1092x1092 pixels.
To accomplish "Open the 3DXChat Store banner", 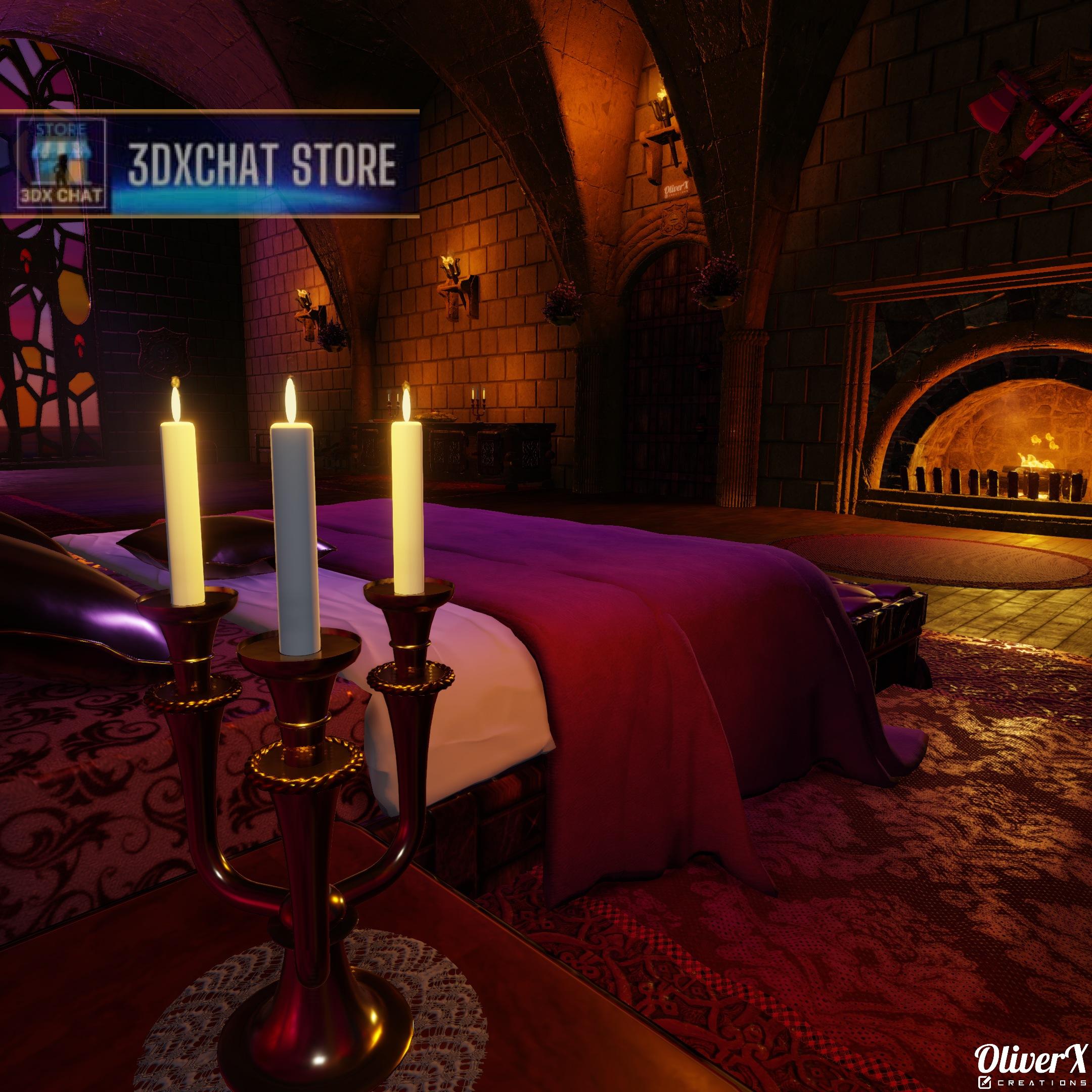I will pos(262,164).
